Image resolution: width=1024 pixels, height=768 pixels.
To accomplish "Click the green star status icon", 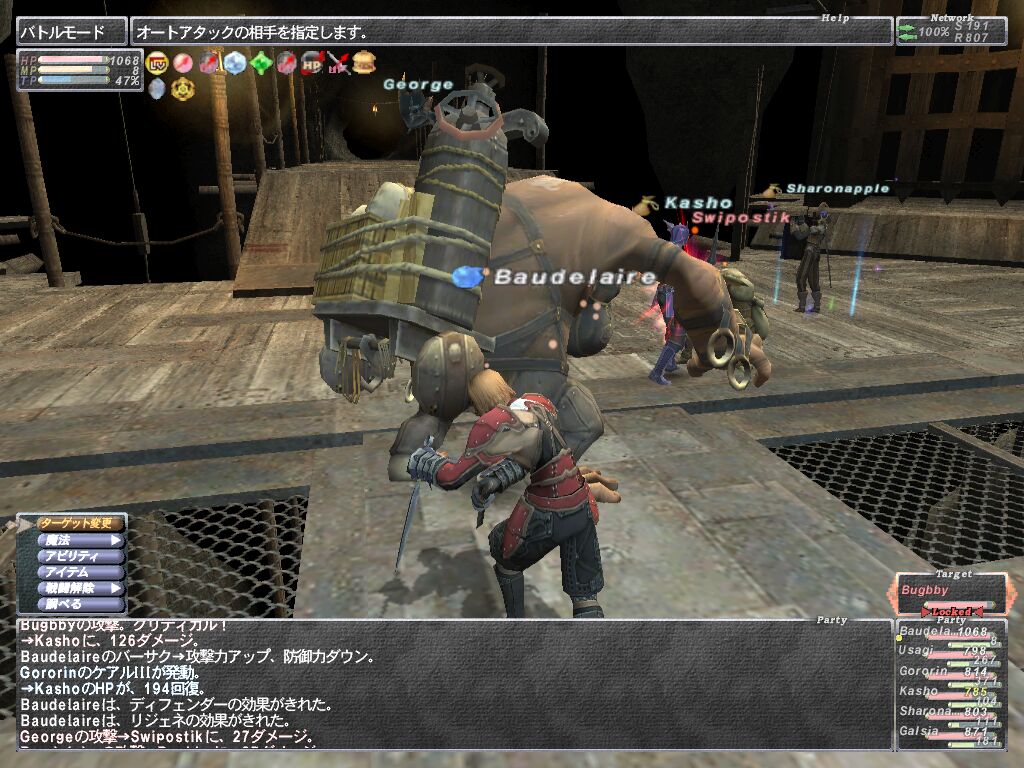I will pyautogui.click(x=261, y=63).
